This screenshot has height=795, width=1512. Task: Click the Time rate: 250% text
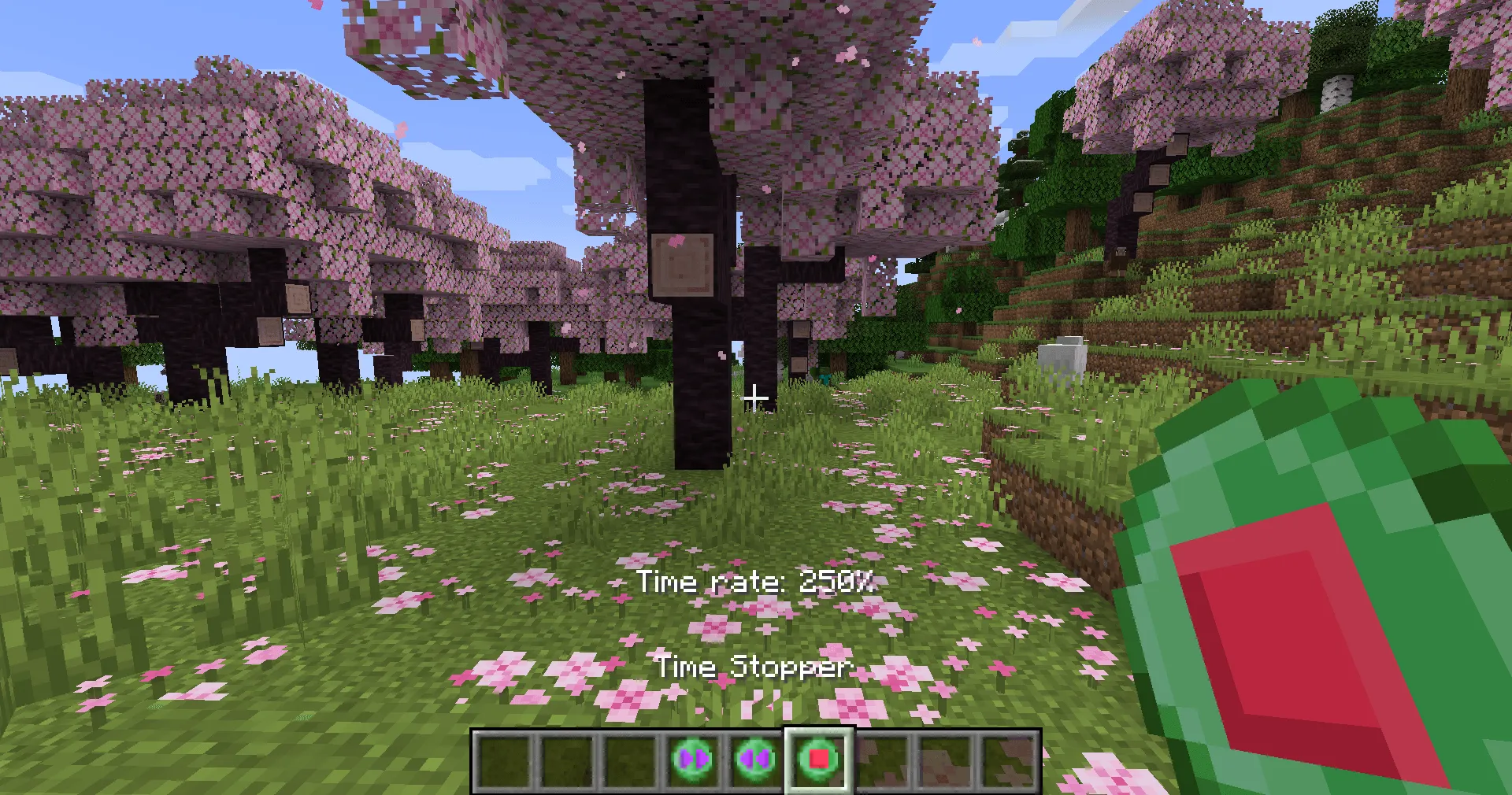758,582
